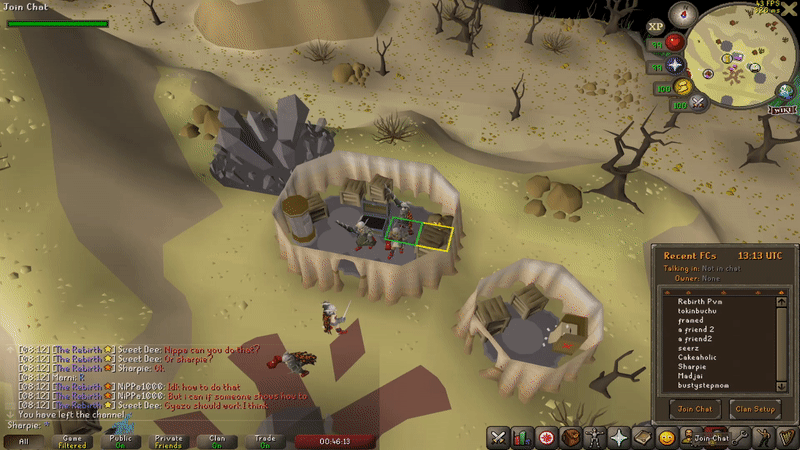Switch to the All chat tab

pyautogui.click(x=23, y=440)
